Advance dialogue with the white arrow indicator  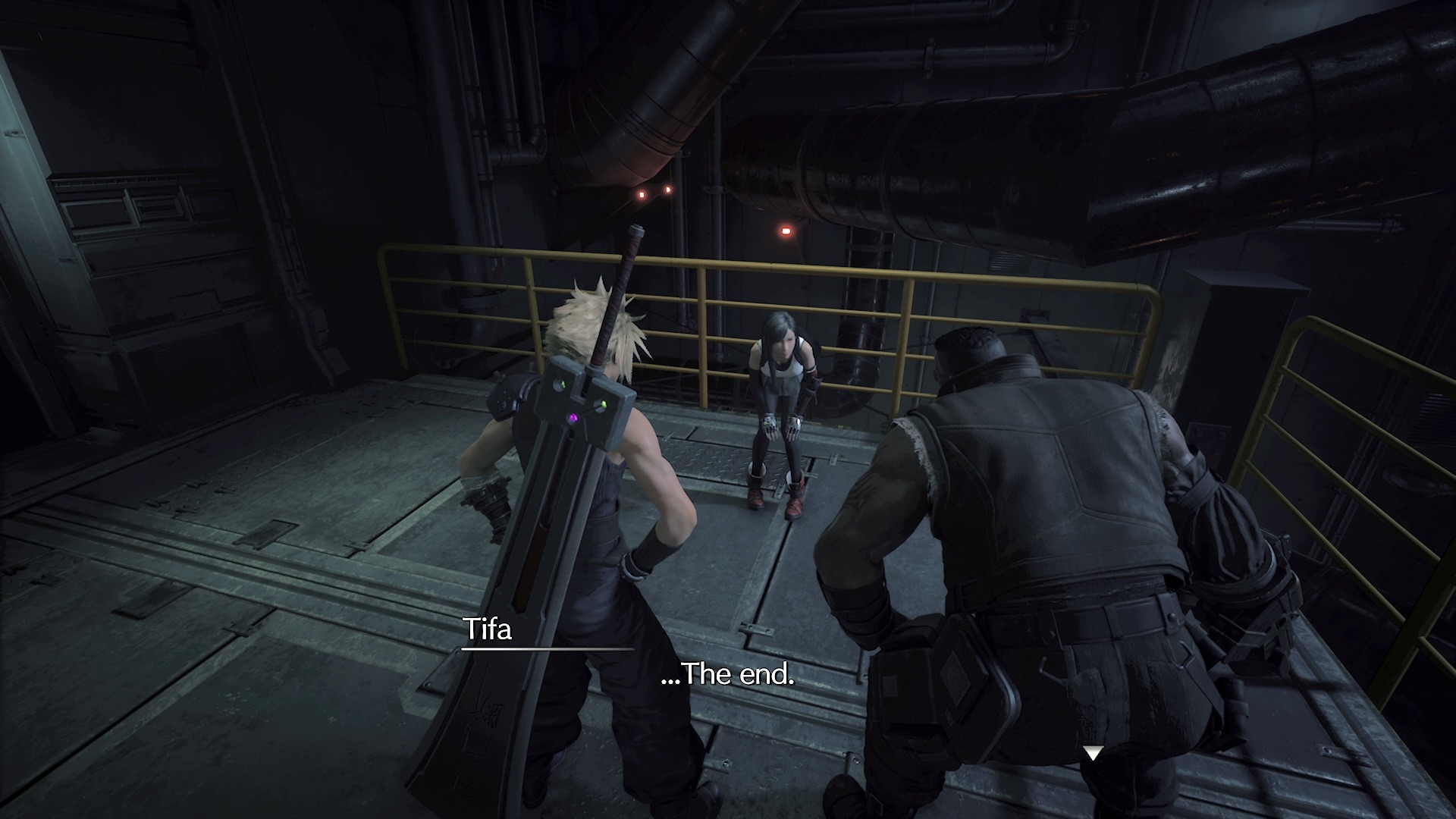1092,753
